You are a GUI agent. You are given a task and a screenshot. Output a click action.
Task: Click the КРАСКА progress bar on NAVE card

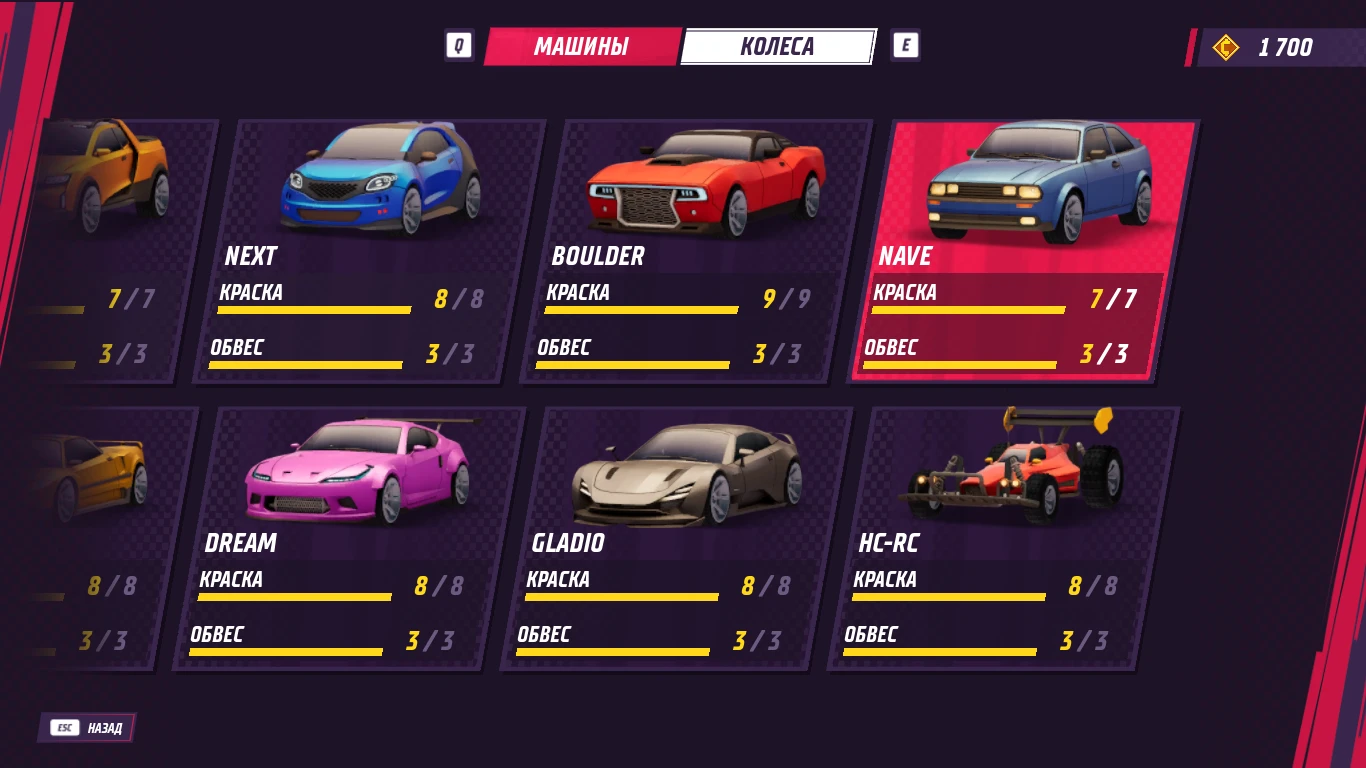tap(968, 308)
